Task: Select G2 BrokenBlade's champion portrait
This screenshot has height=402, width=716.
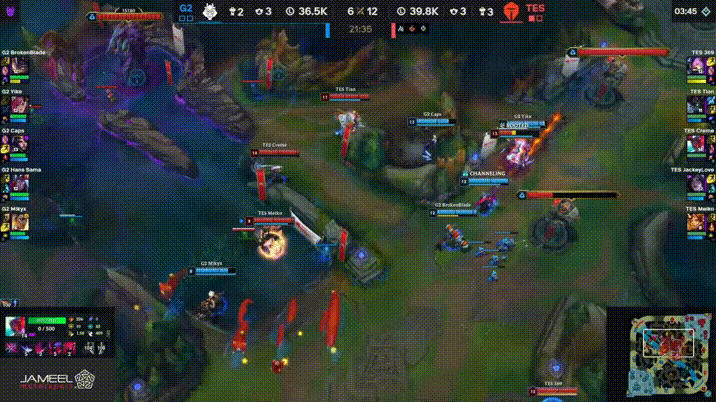Action: 20,66
